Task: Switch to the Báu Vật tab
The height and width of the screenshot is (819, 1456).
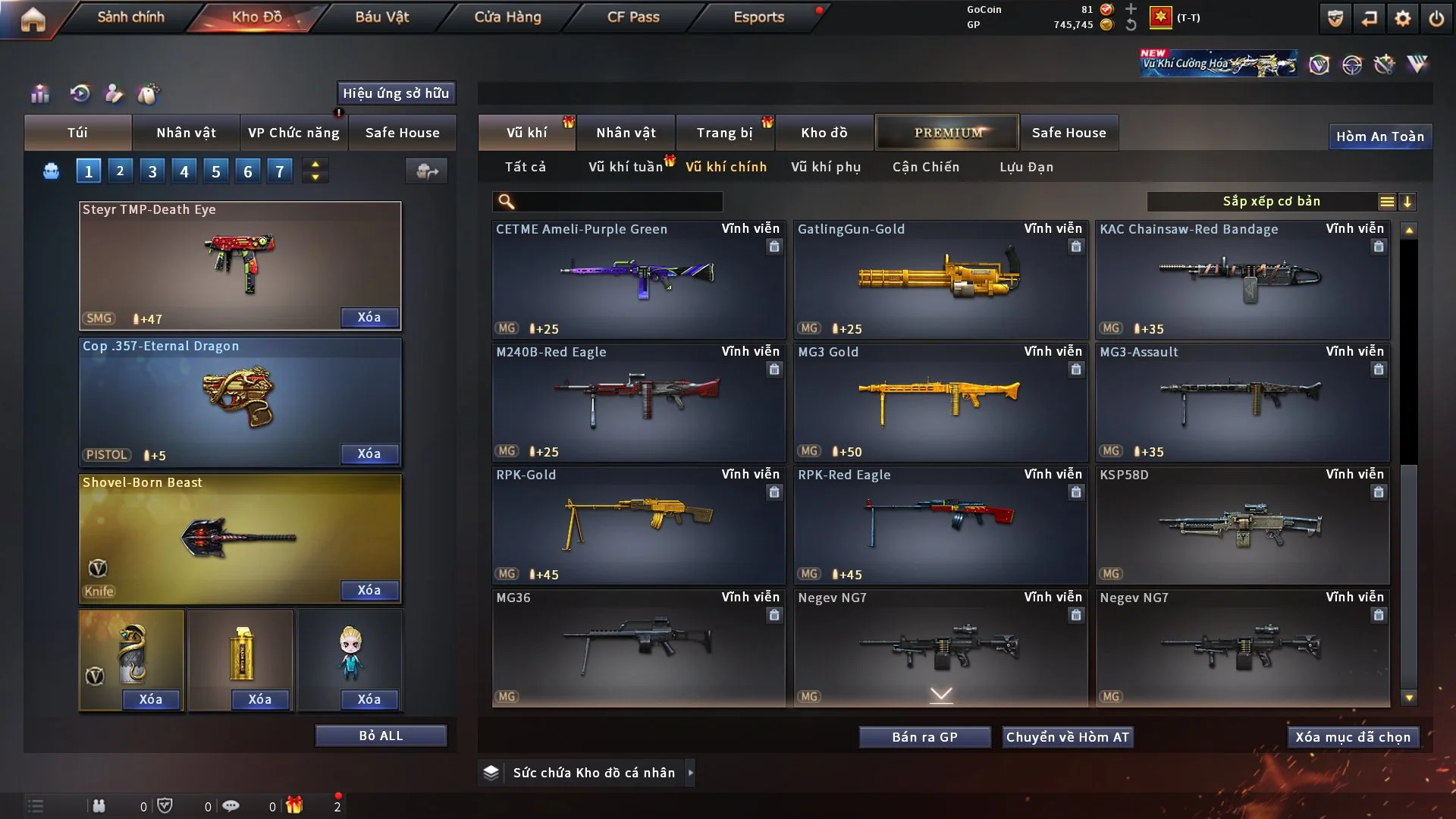Action: coord(381,17)
